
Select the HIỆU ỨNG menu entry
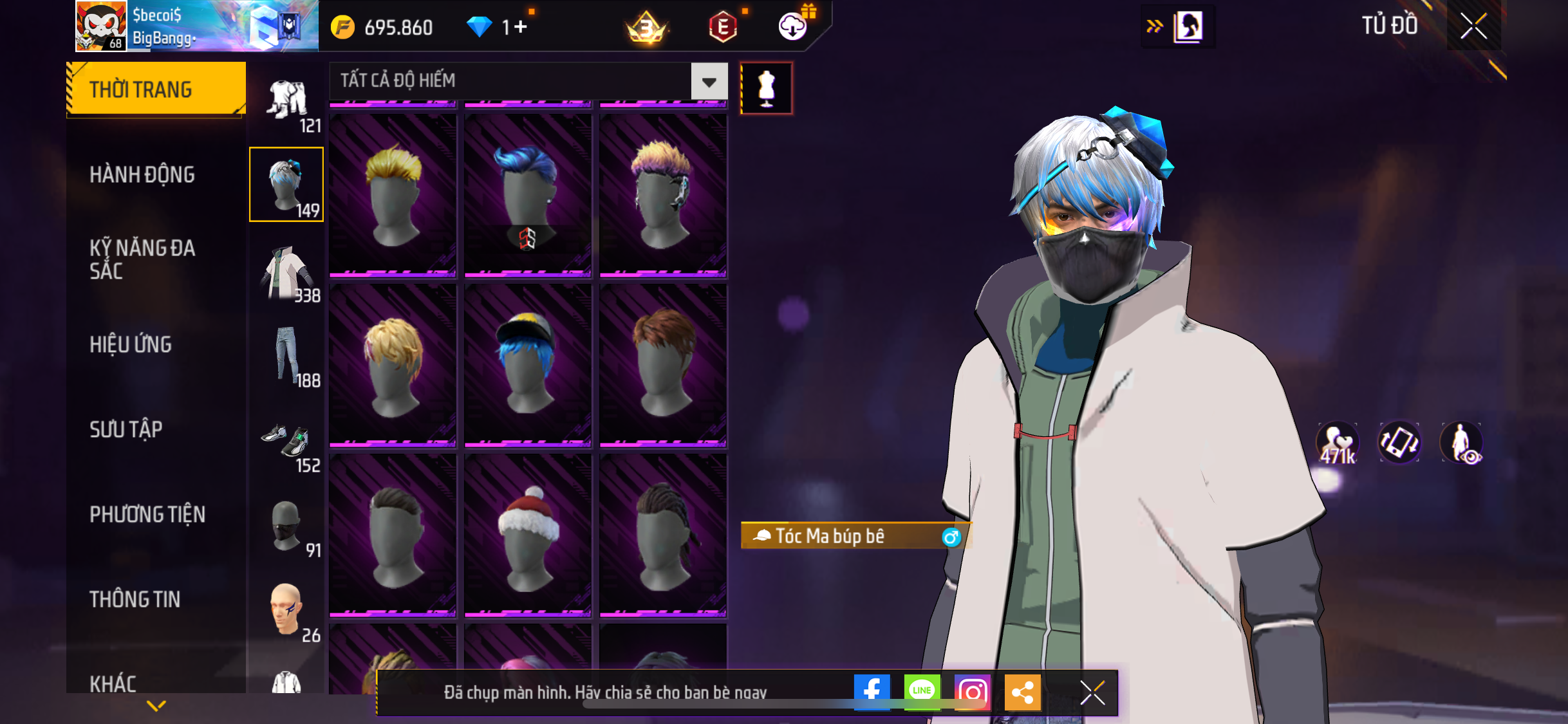[x=131, y=344]
